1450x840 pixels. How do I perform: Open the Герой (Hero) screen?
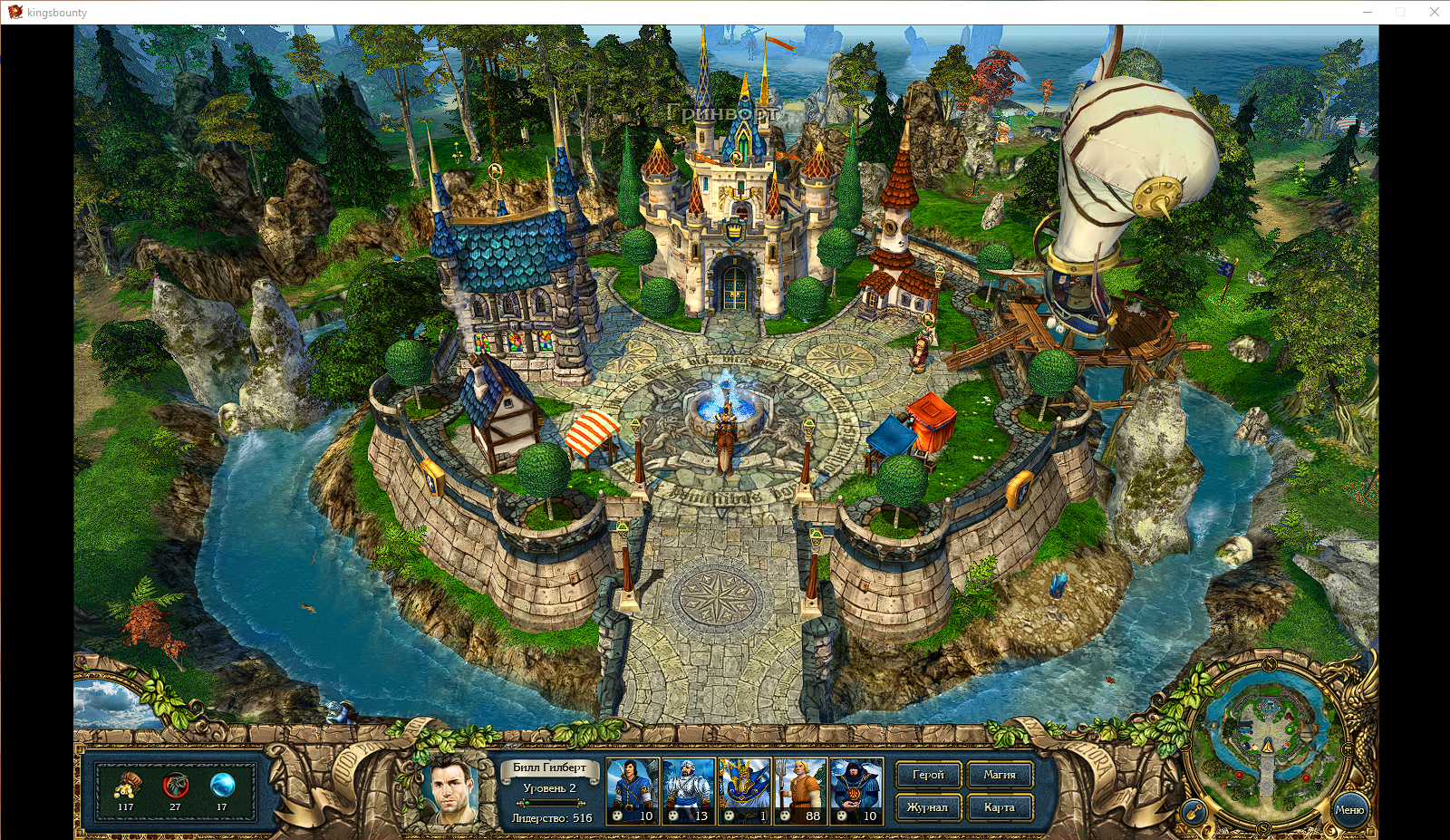tap(928, 775)
